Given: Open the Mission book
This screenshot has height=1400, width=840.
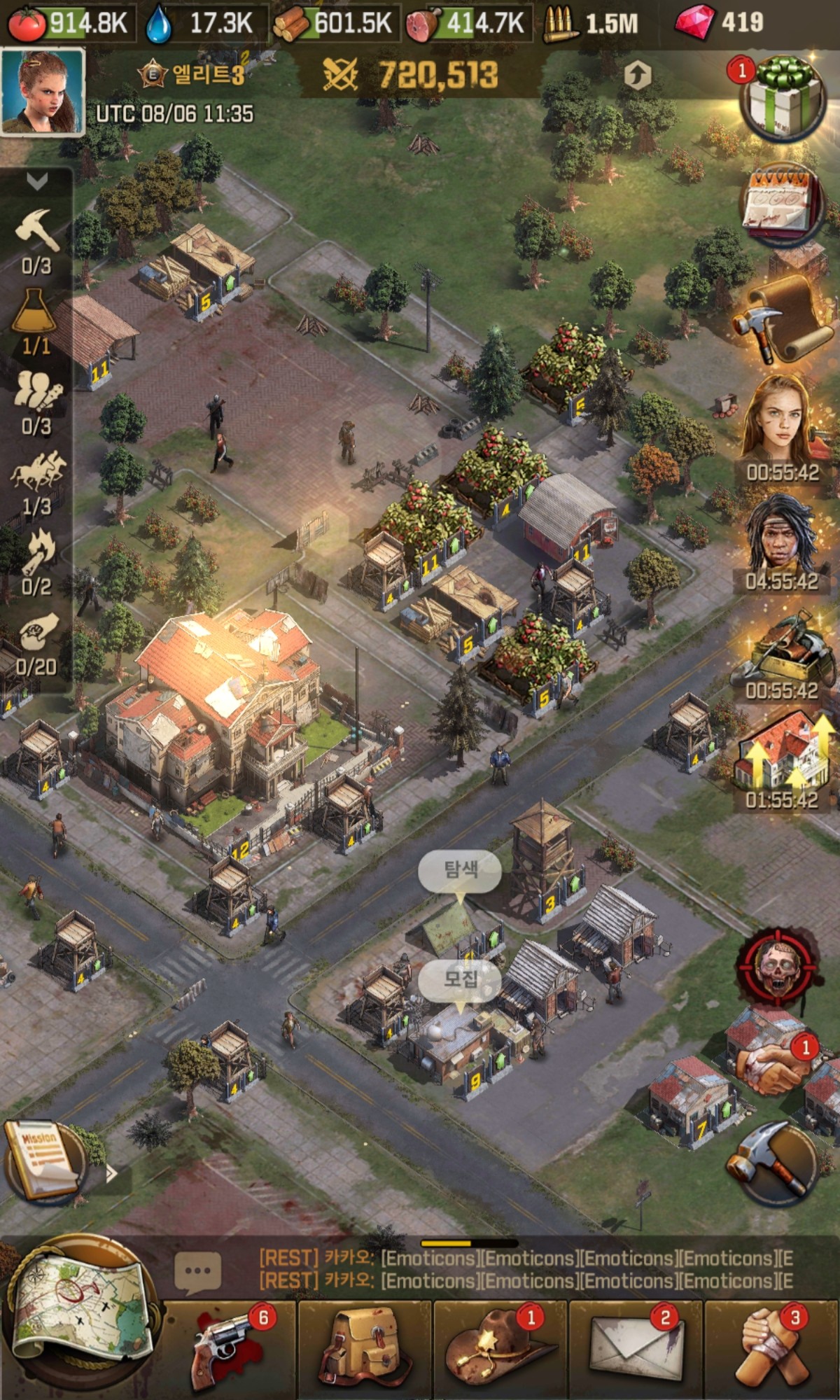Looking at the screenshot, I should [x=43, y=1158].
